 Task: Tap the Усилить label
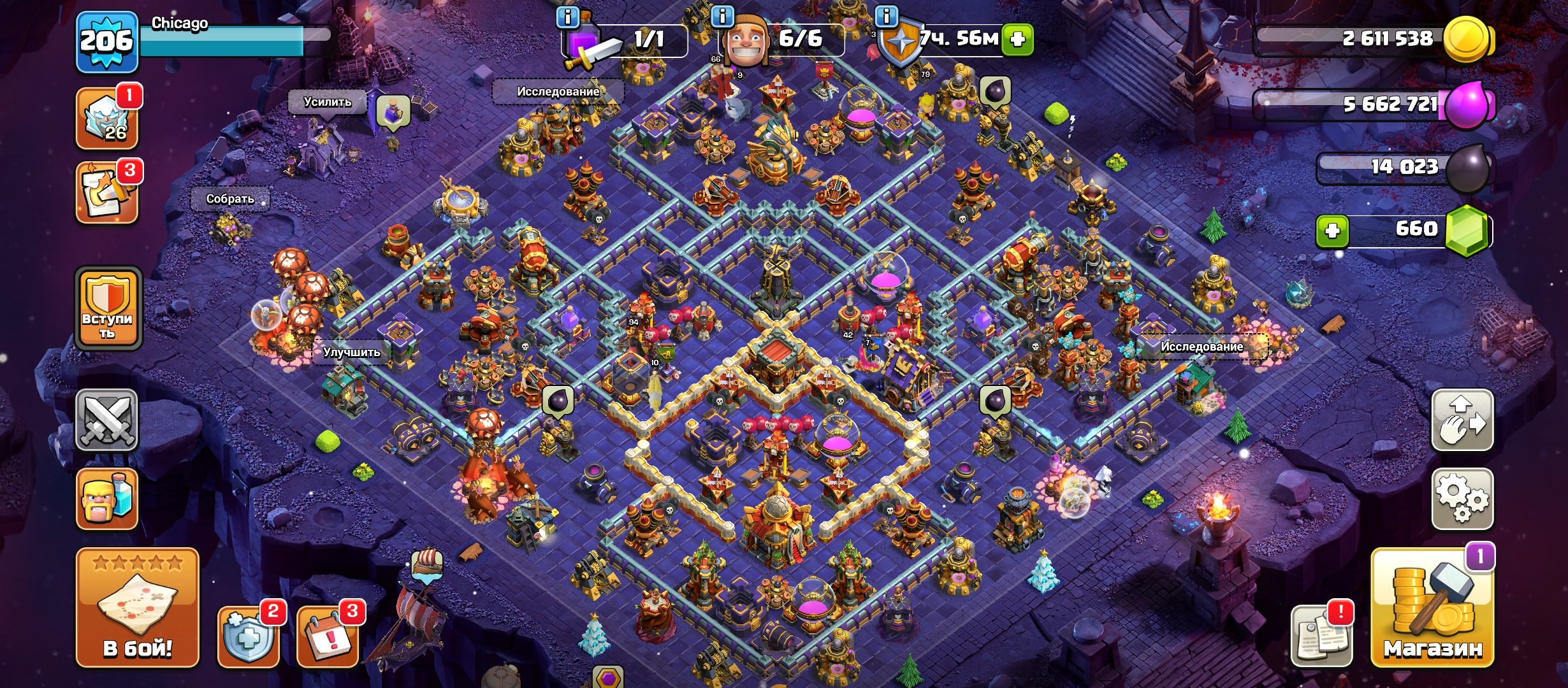pyautogui.click(x=327, y=102)
